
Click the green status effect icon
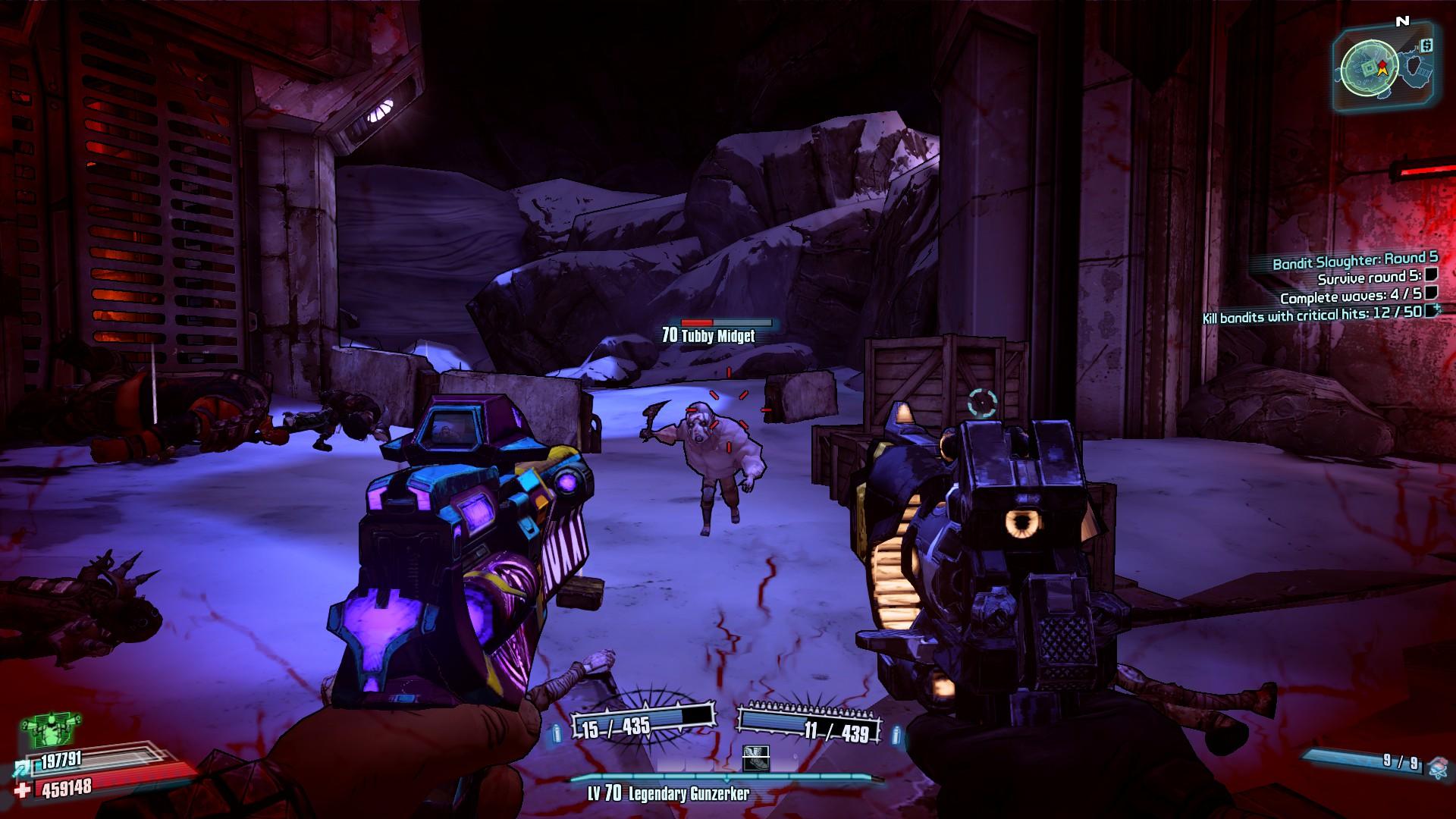tap(45, 732)
